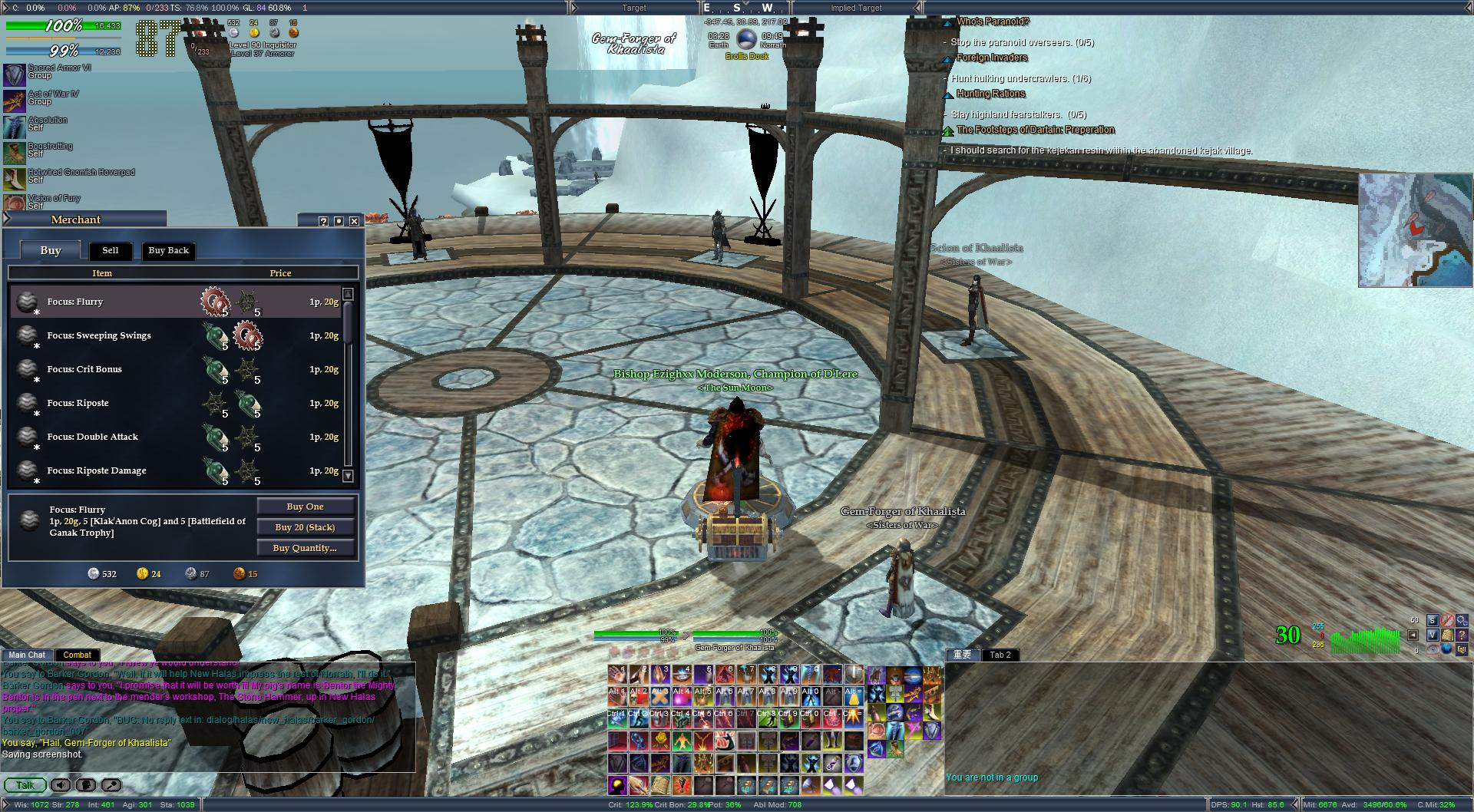This screenshot has height=812, width=1474.
Task: Pick Focus: Double Attack from the list
Action: 92,437
